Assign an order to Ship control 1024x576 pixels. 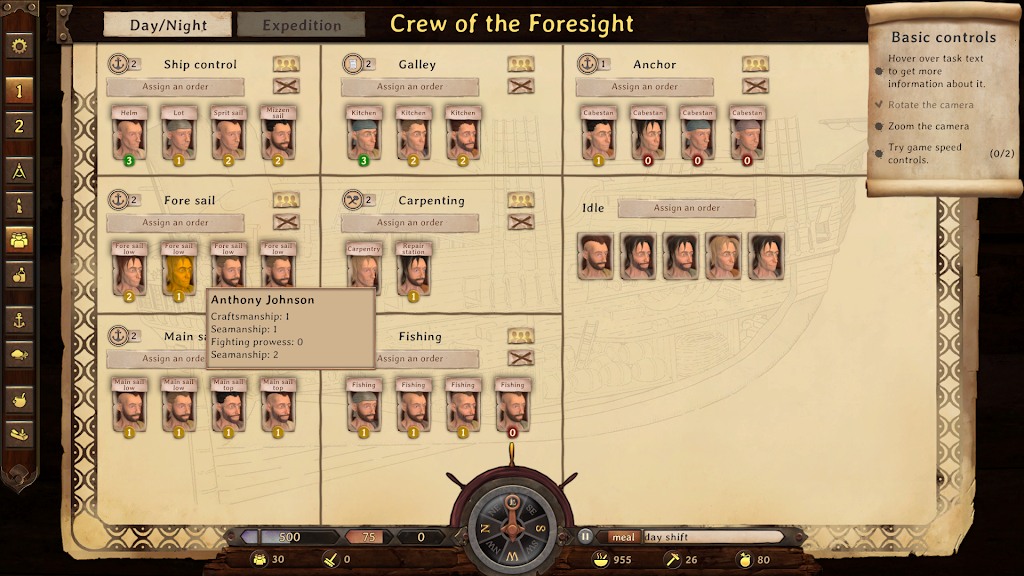click(x=175, y=87)
